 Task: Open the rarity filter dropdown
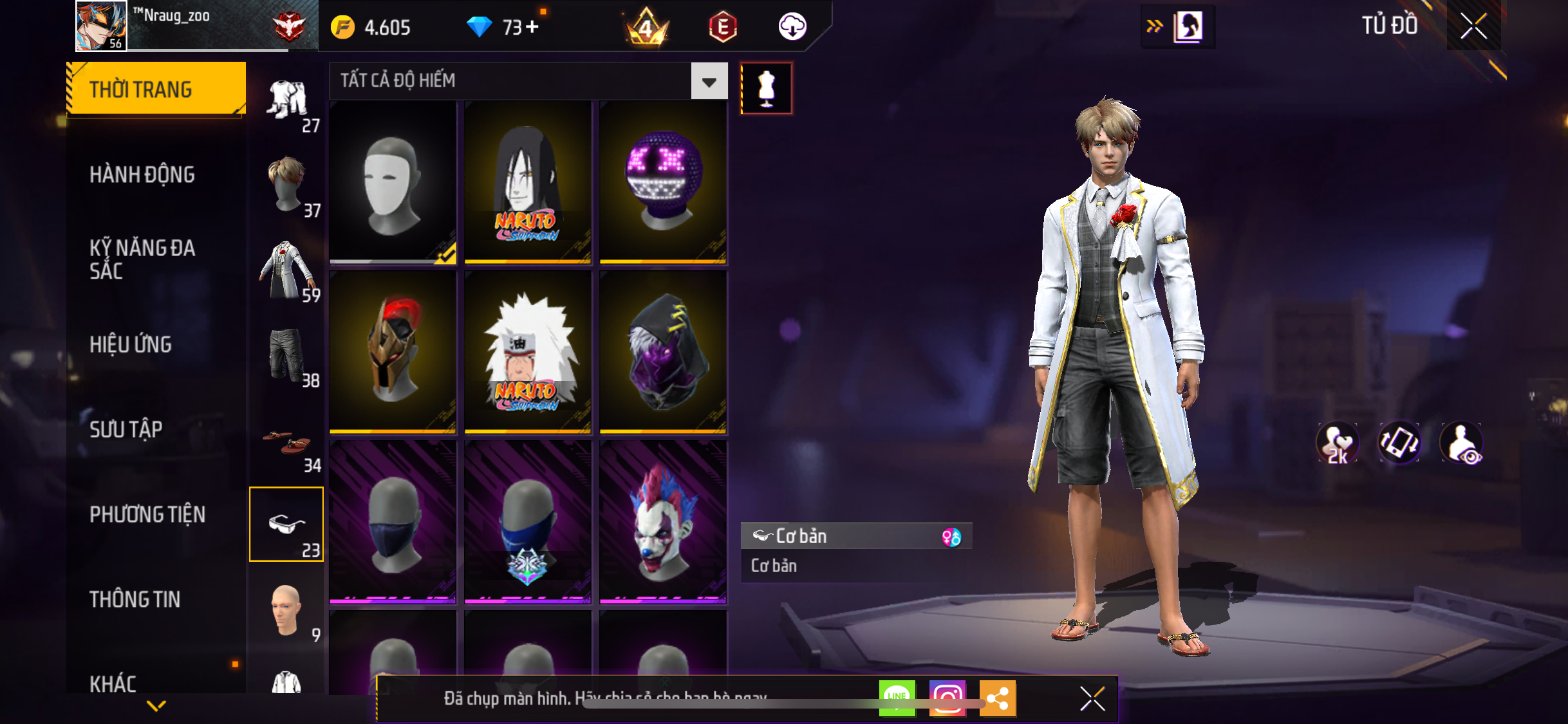point(709,81)
